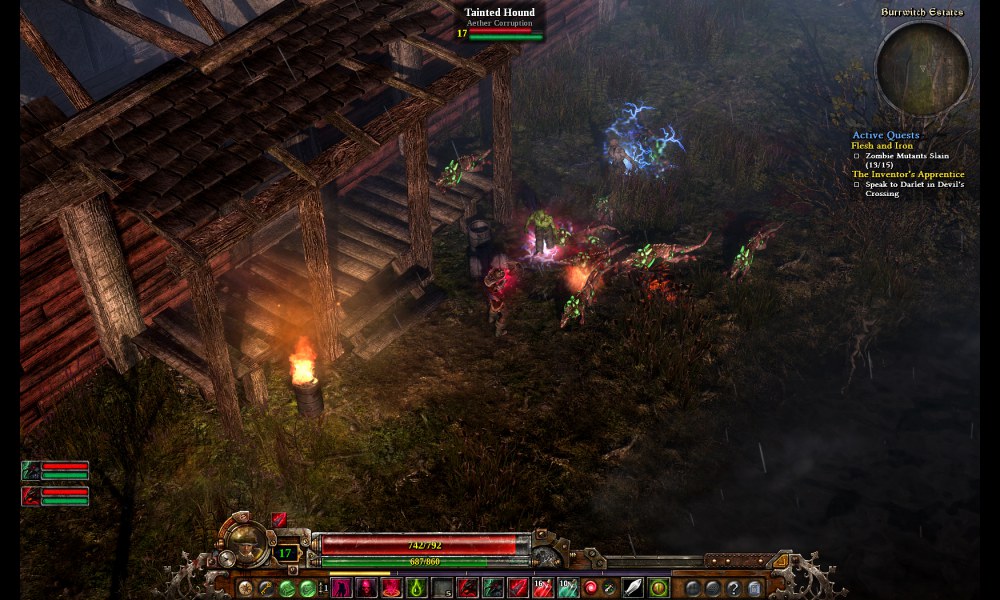The width and height of the screenshot is (1000, 600).
Task: Open the help question mark button
Action: [734, 588]
